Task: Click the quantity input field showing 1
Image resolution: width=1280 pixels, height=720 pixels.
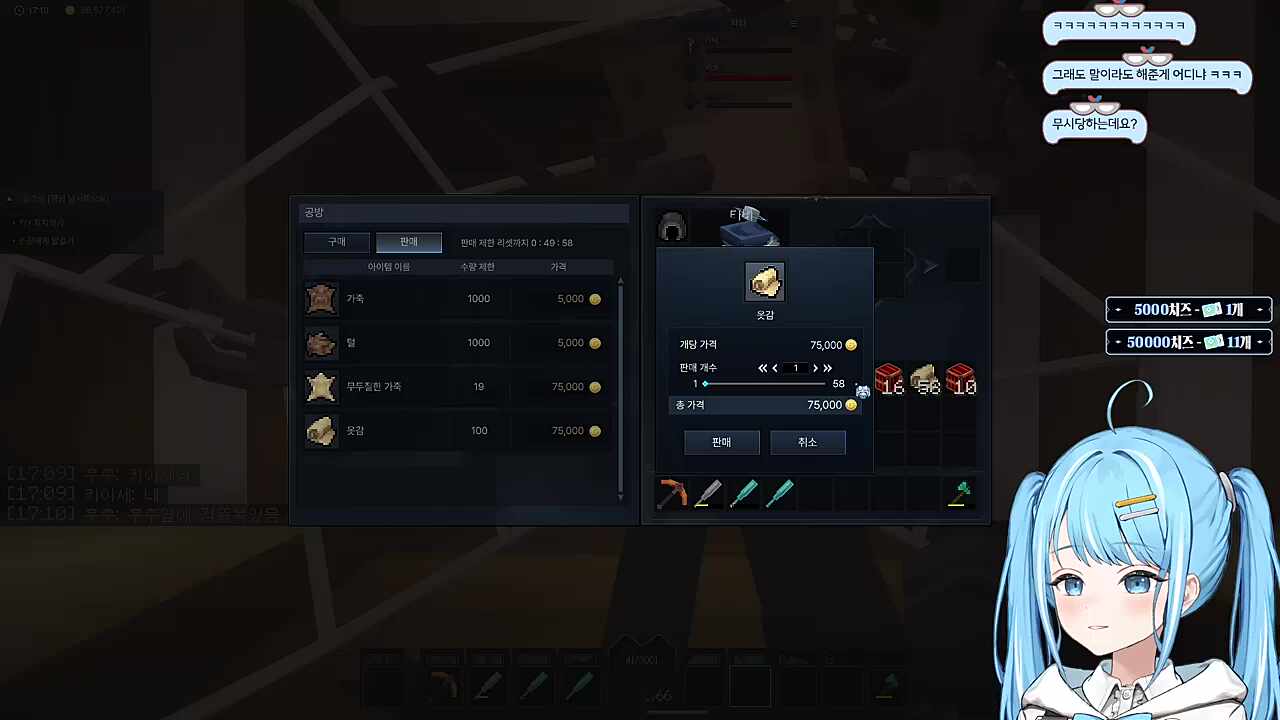Action: pos(795,368)
